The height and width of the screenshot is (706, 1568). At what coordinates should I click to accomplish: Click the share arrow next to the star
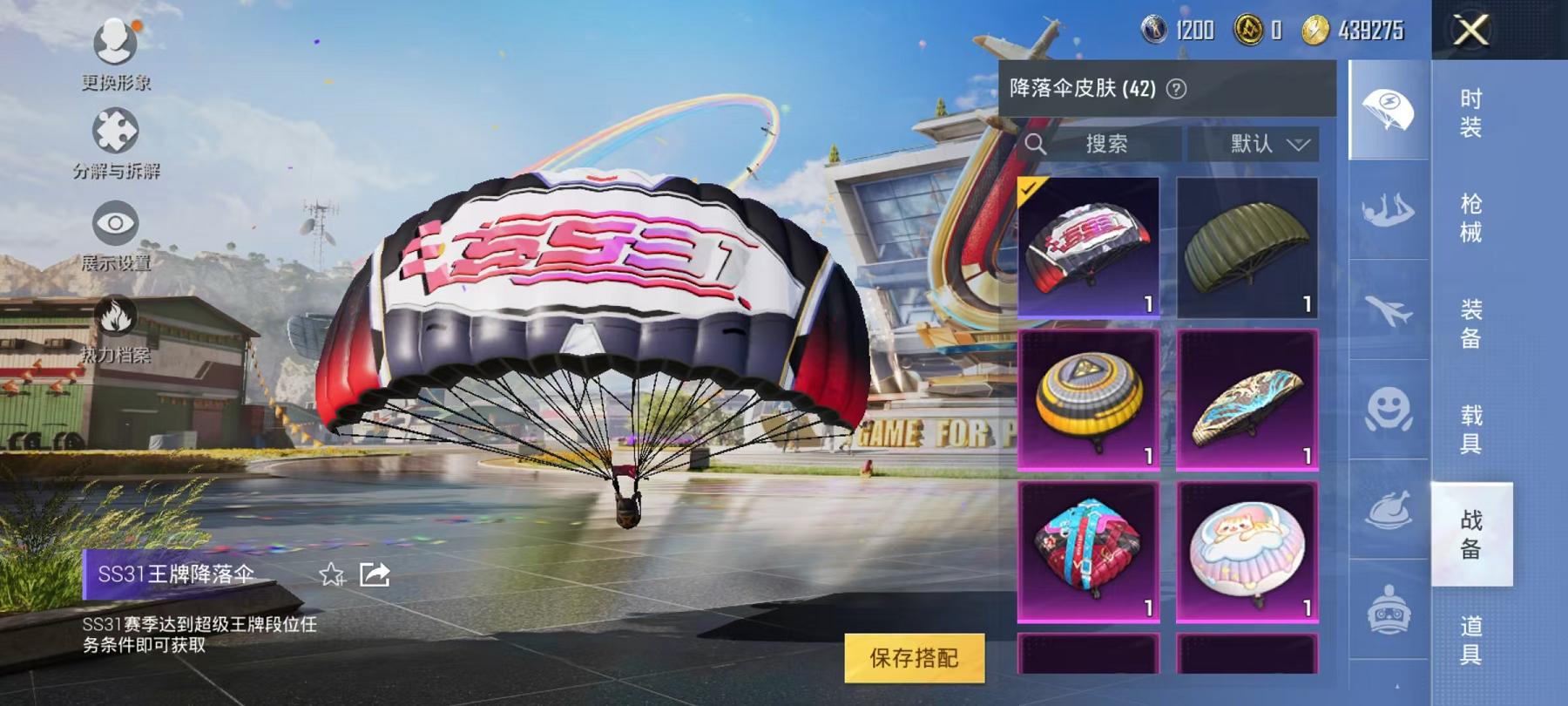coord(376,574)
